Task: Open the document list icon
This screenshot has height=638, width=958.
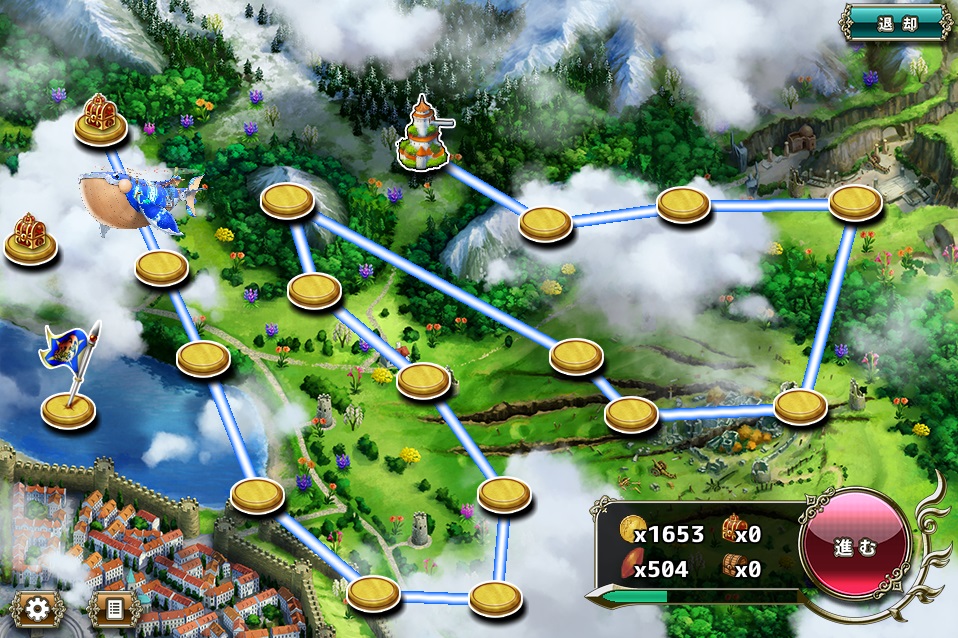Action: [x=114, y=608]
